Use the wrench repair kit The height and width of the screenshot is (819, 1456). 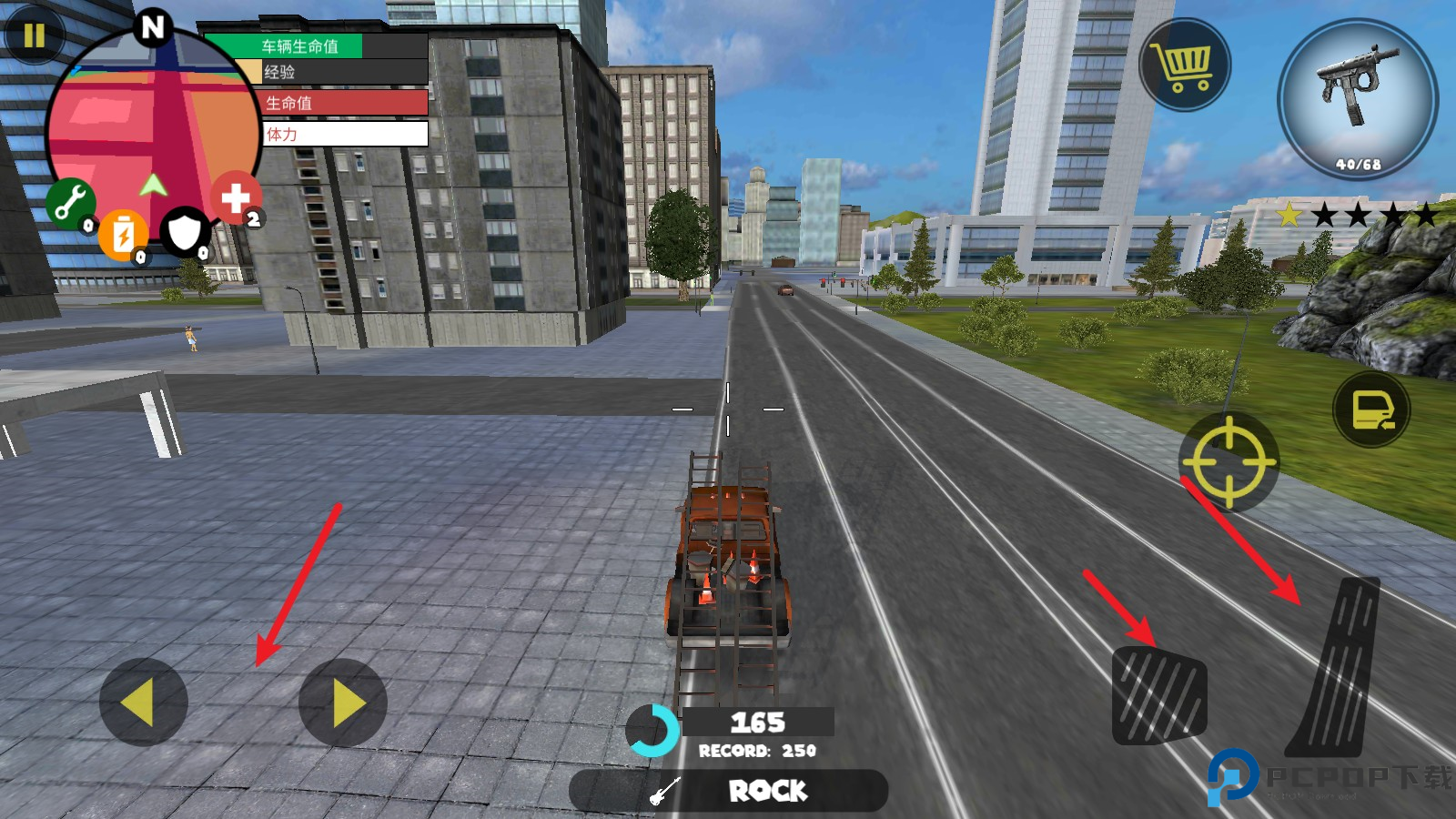point(70,202)
